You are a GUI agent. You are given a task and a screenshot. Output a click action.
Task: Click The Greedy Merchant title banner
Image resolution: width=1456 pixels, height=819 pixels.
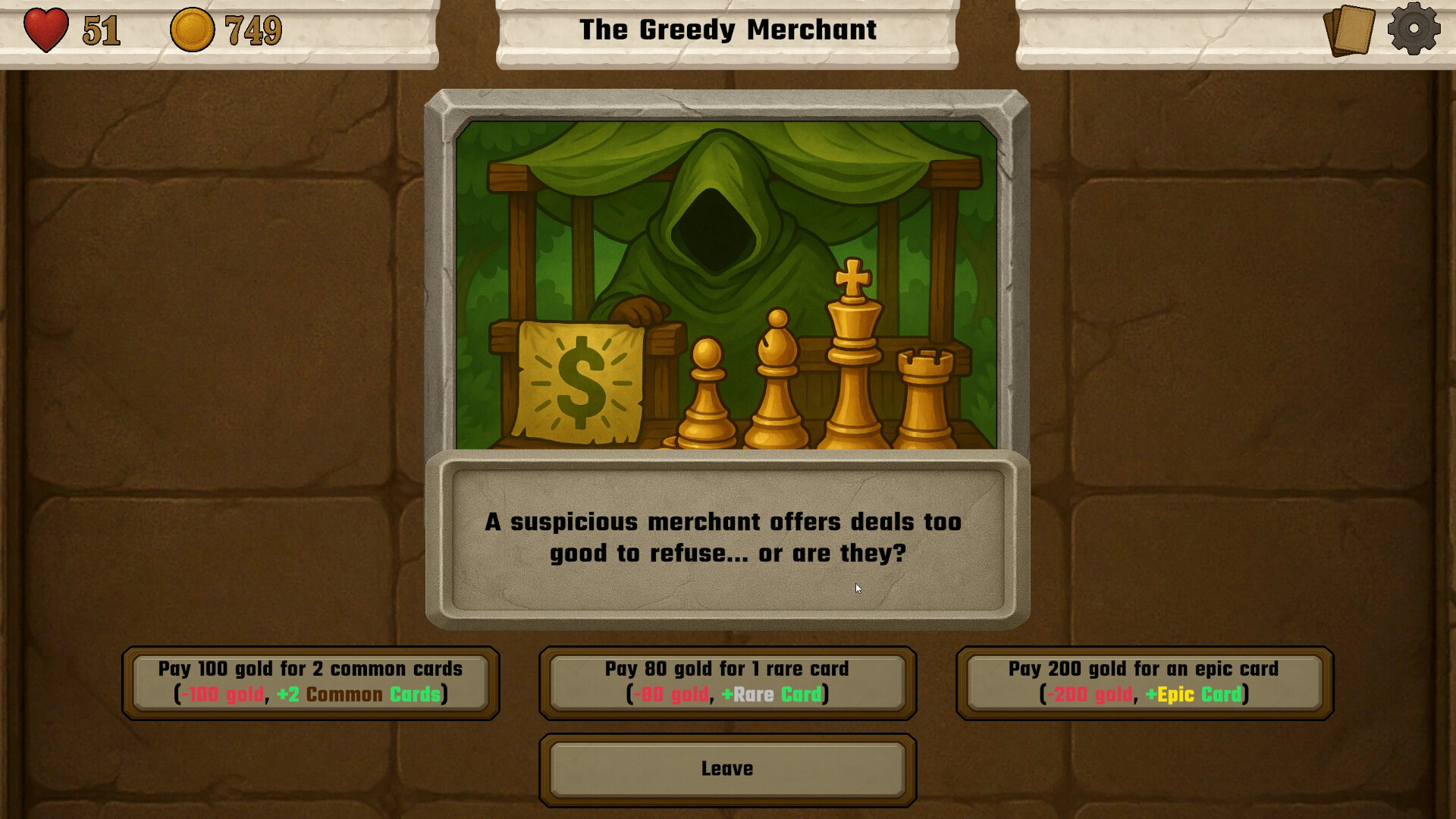(x=726, y=30)
